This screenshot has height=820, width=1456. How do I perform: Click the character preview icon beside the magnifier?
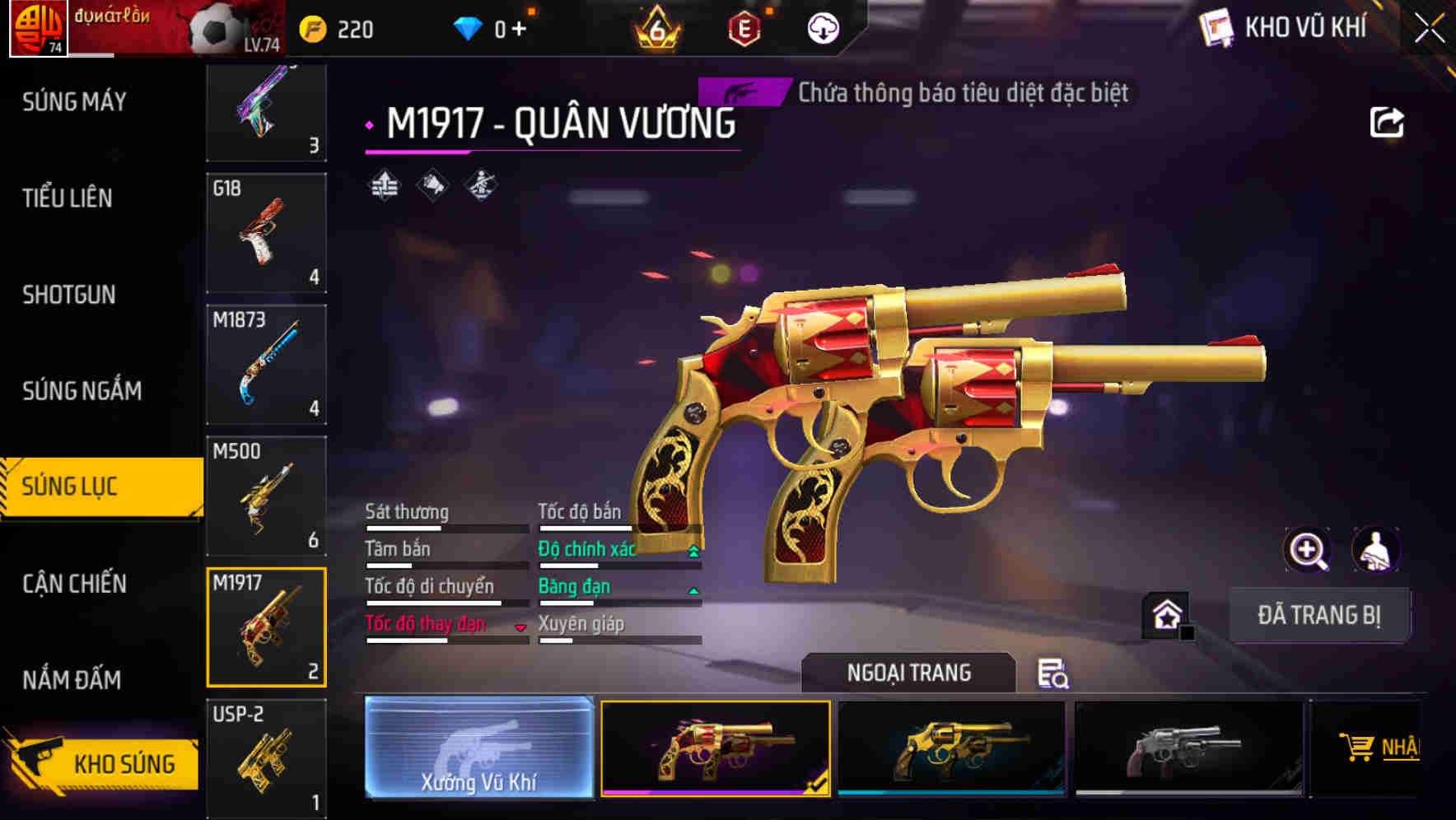(x=1378, y=550)
